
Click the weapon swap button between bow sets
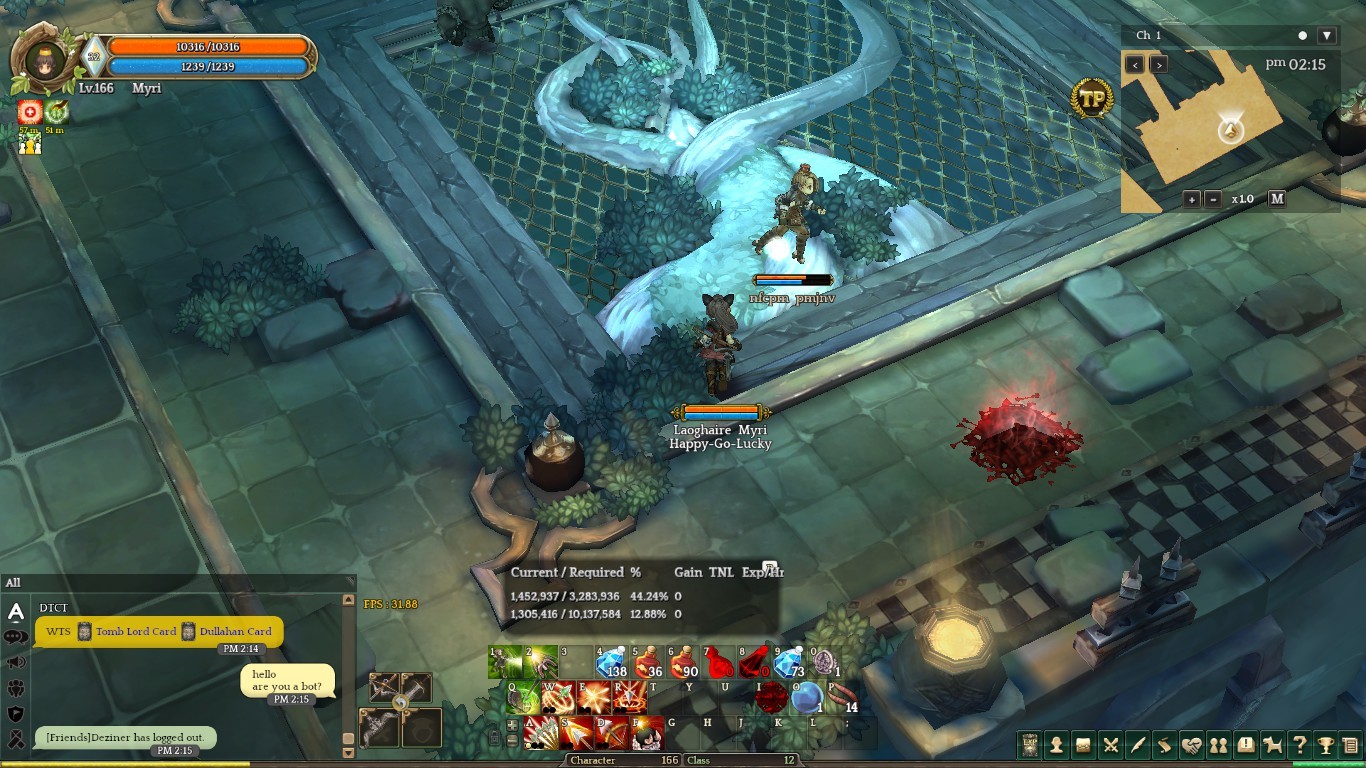[400, 702]
